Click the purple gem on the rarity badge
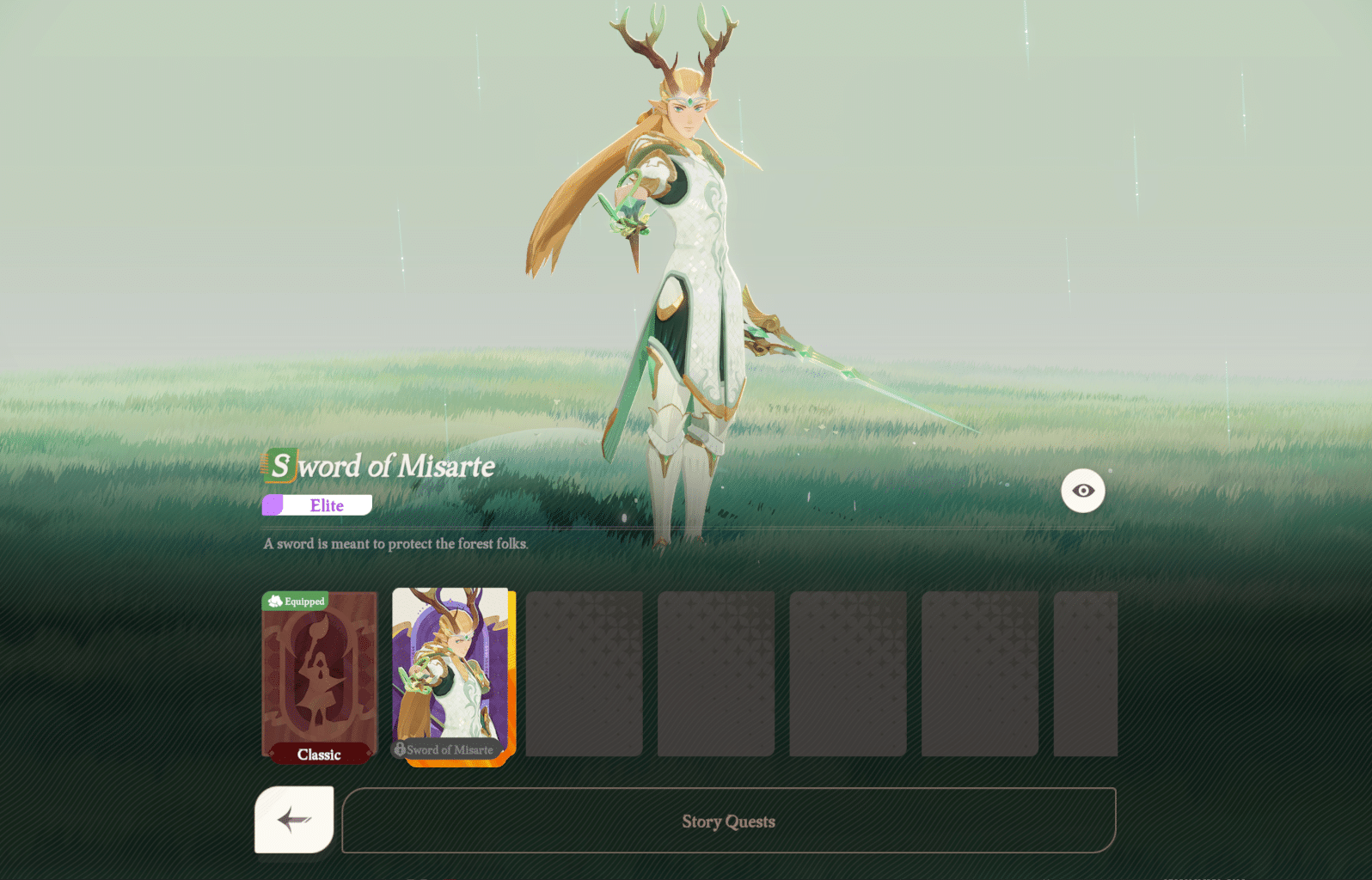Image resolution: width=1372 pixels, height=880 pixels. click(273, 505)
